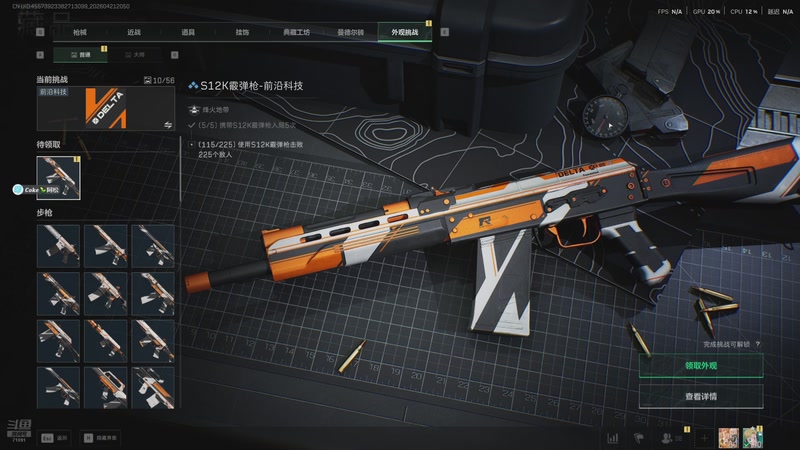
Task: Claim the skin with 领取外观 button
Action: (x=701, y=366)
